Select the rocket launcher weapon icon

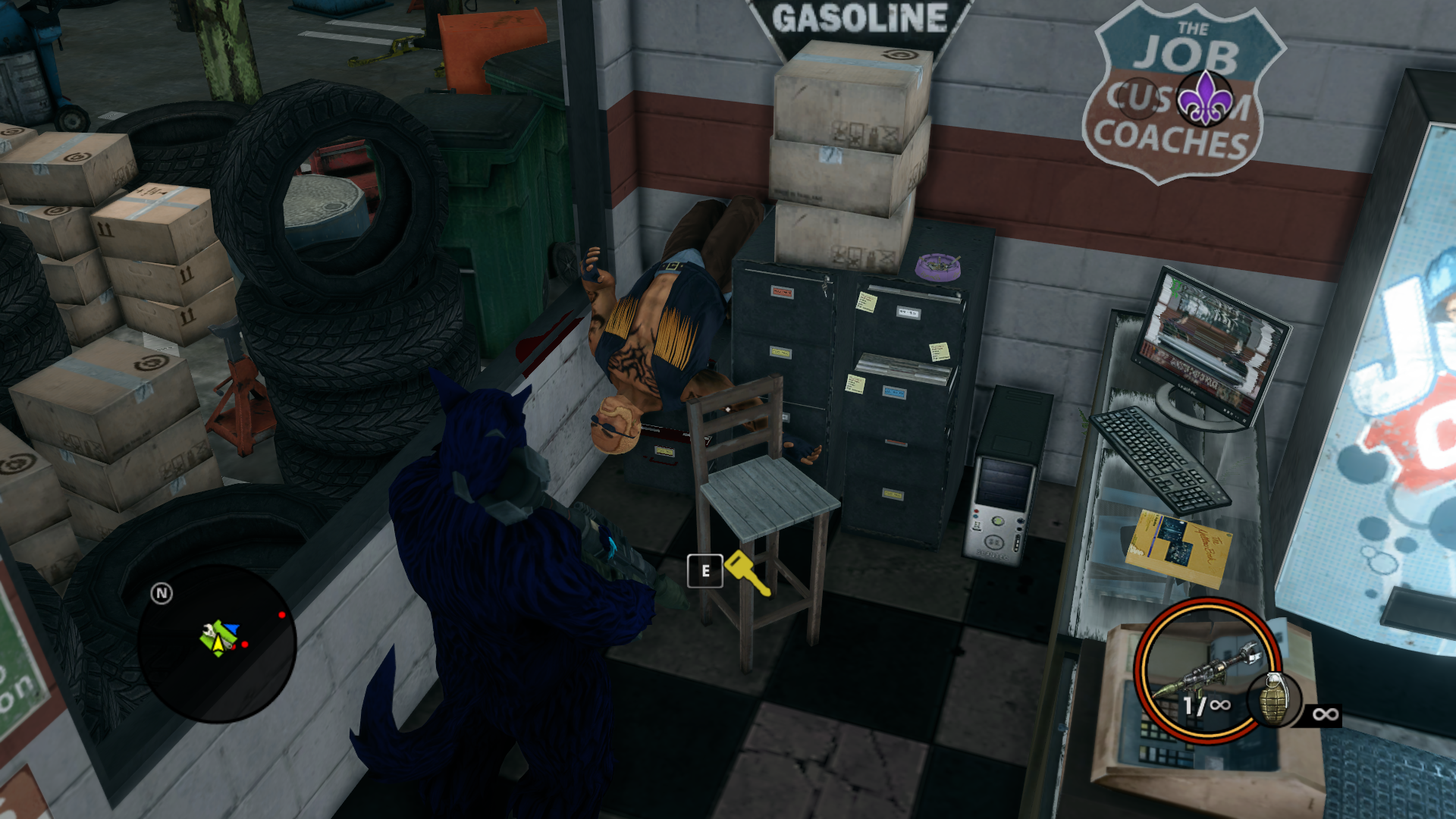1204,668
